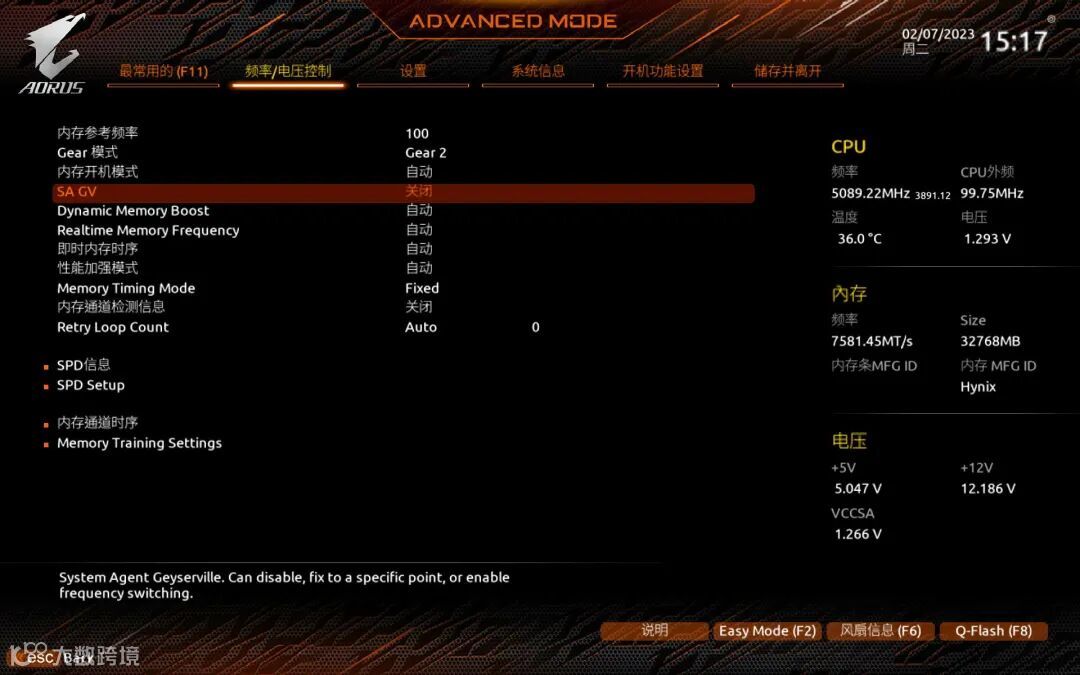Open the 频率/电压控制 tab
The width and height of the screenshot is (1080, 675).
(x=288, y=72)
